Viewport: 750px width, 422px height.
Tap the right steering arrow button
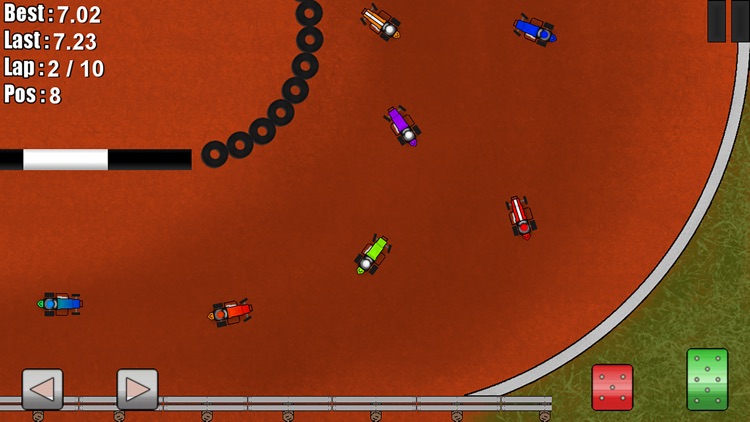pyautogui.click(x=137, y=389)
